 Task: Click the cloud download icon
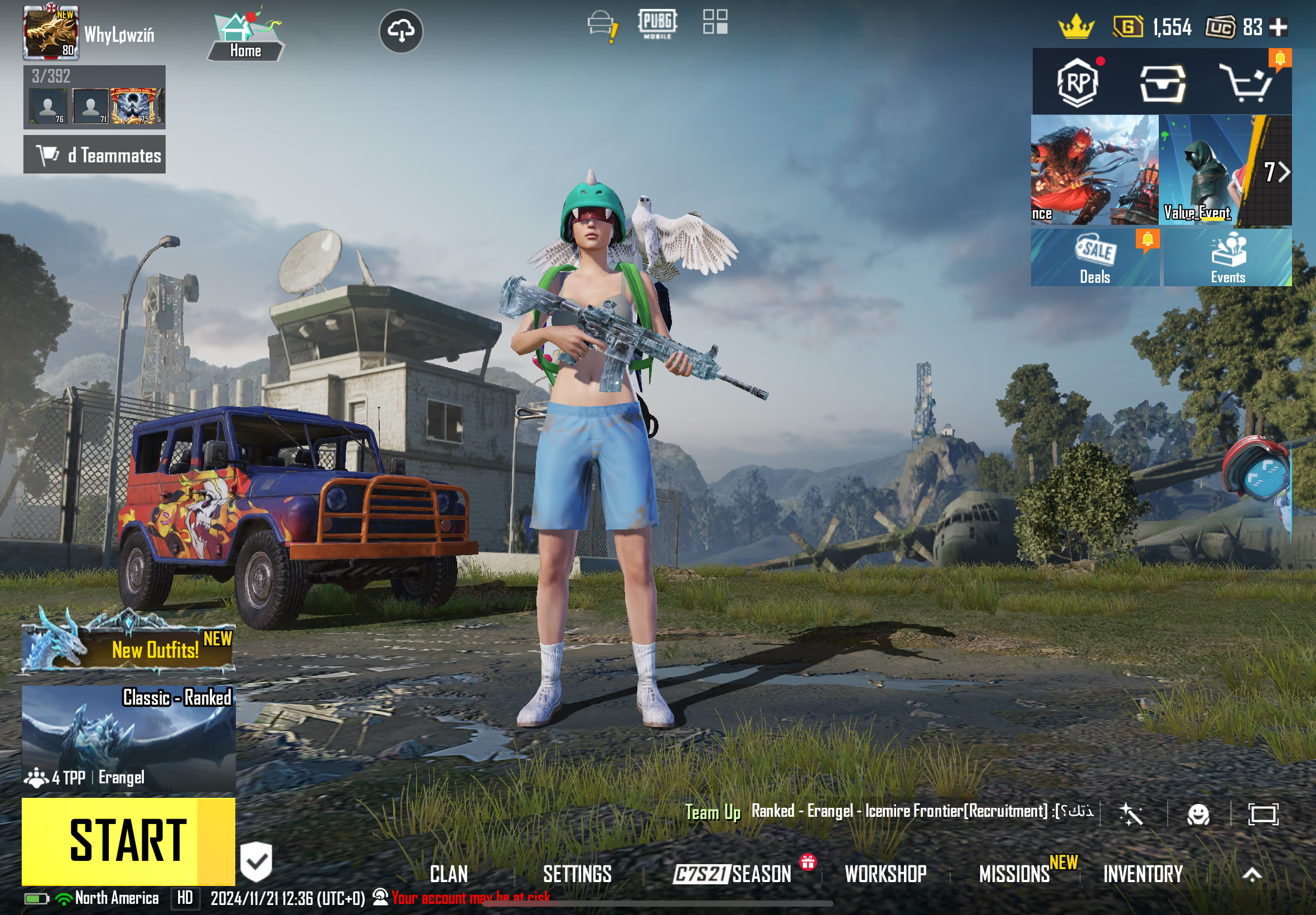point(401,31)
